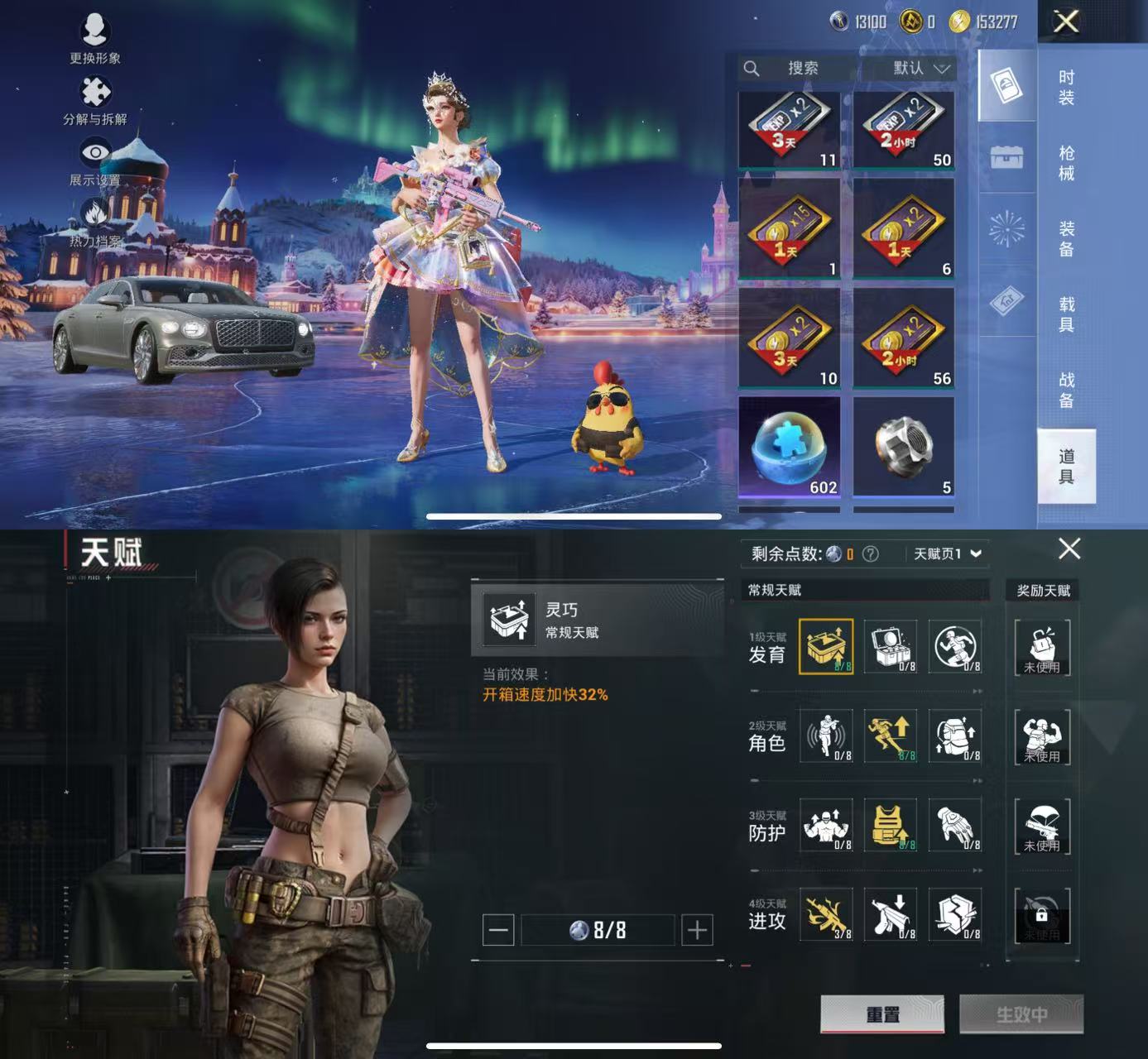
Task: Open 展示设置 display settings eye icon
Action: 94,152
